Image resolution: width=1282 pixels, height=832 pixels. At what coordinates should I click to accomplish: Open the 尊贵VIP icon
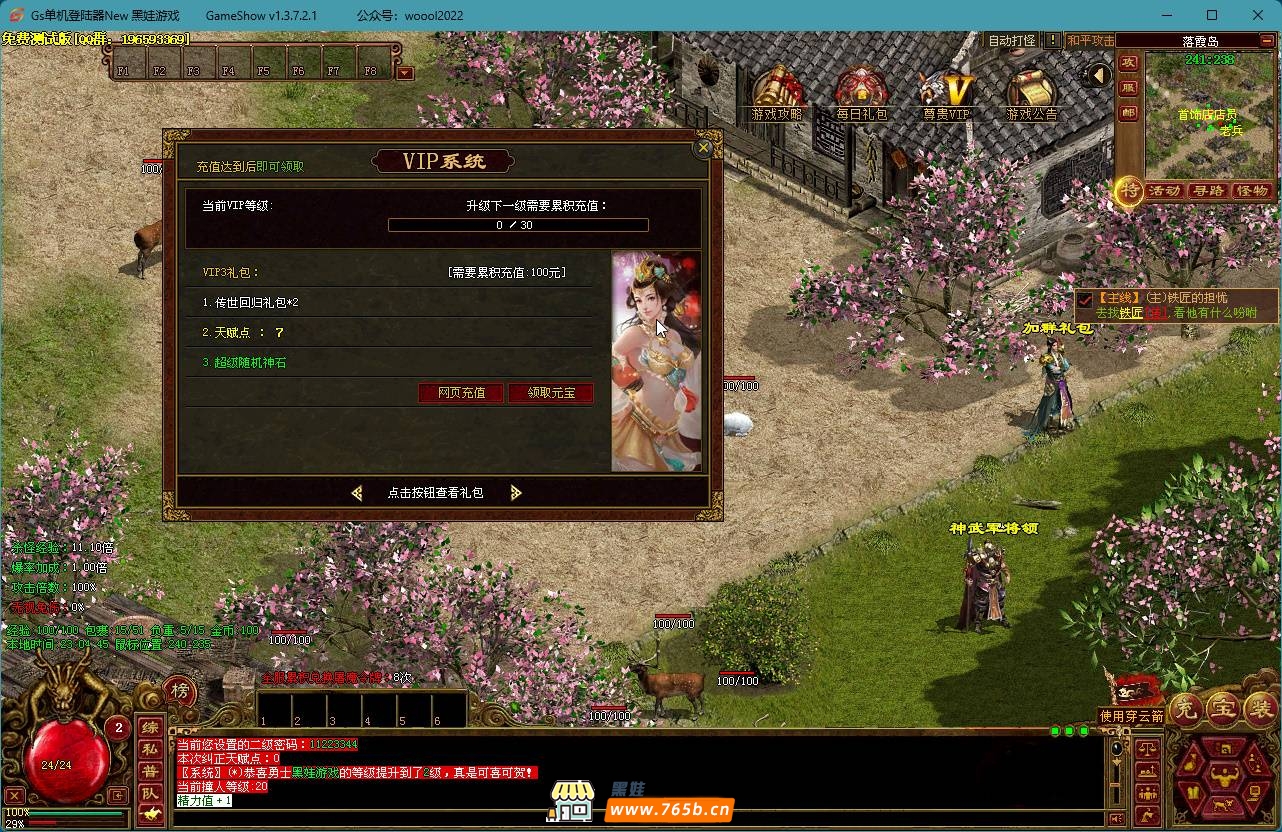click(x=946, y=92)
